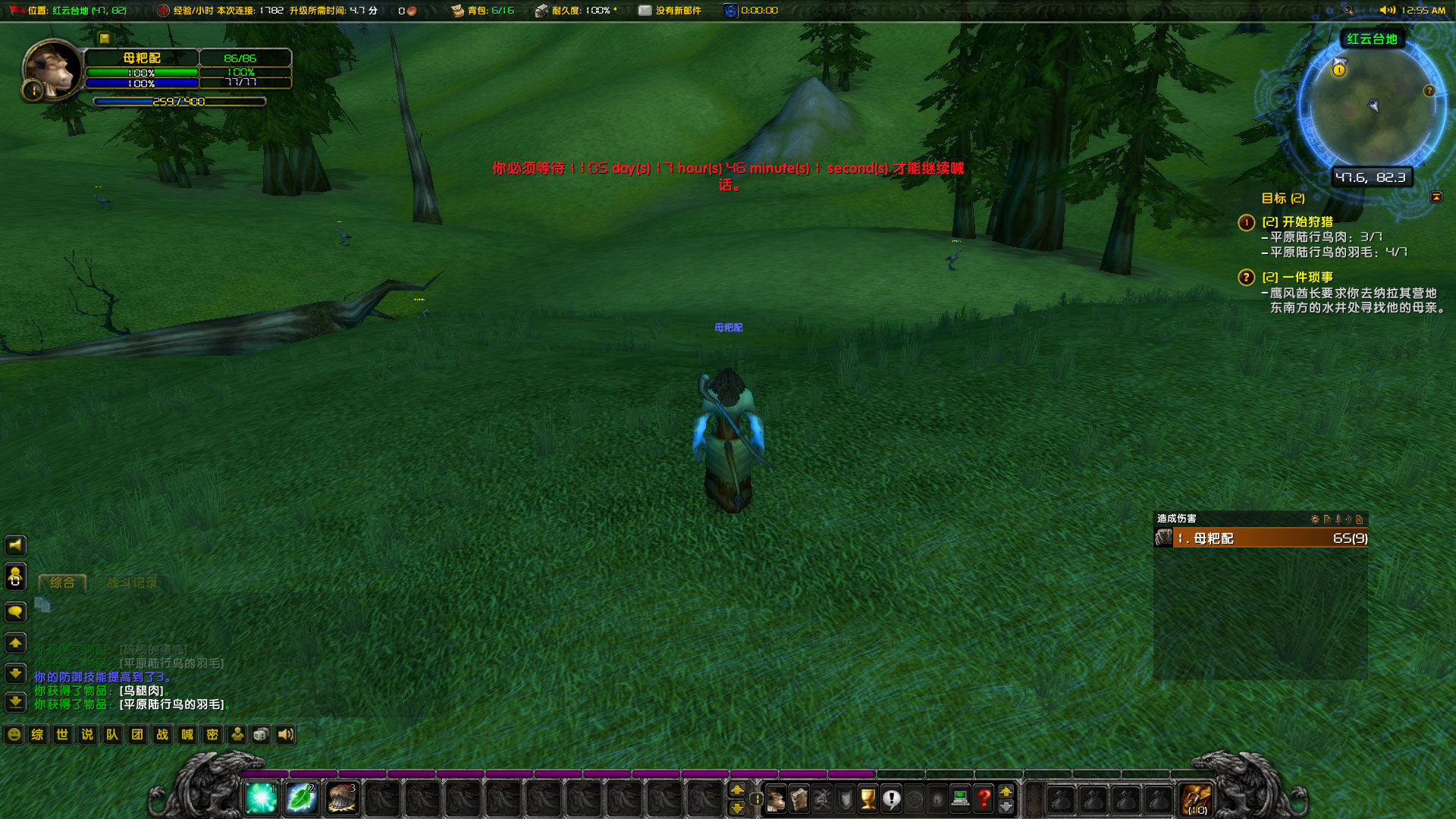Switch to the 战斗记录 chat tab
1456x819 pixels.
pos(132,582)
